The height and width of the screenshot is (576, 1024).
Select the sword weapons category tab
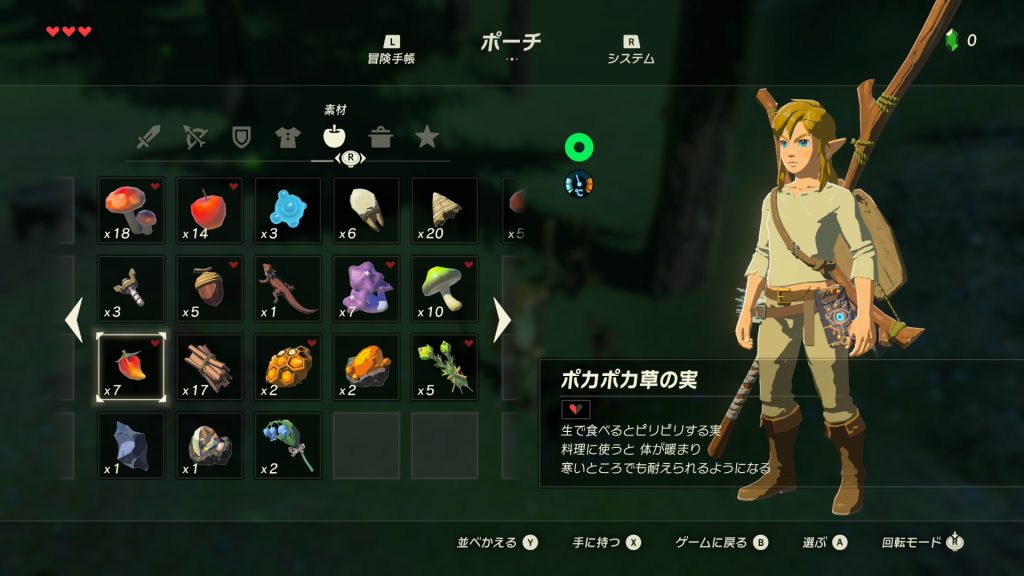click(148, 138)
